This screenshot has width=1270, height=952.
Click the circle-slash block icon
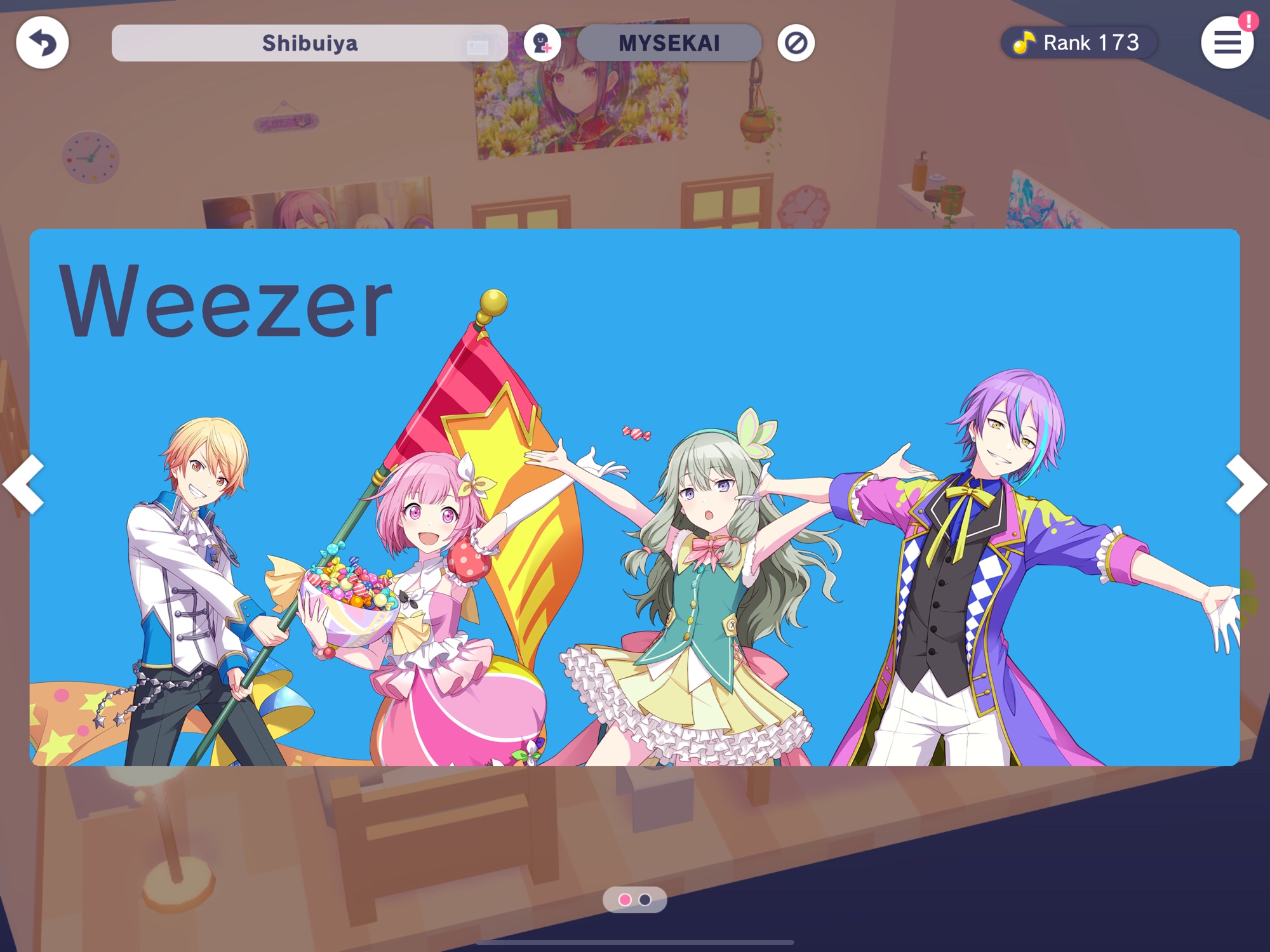pyautogui.click(x=796, y=43)
